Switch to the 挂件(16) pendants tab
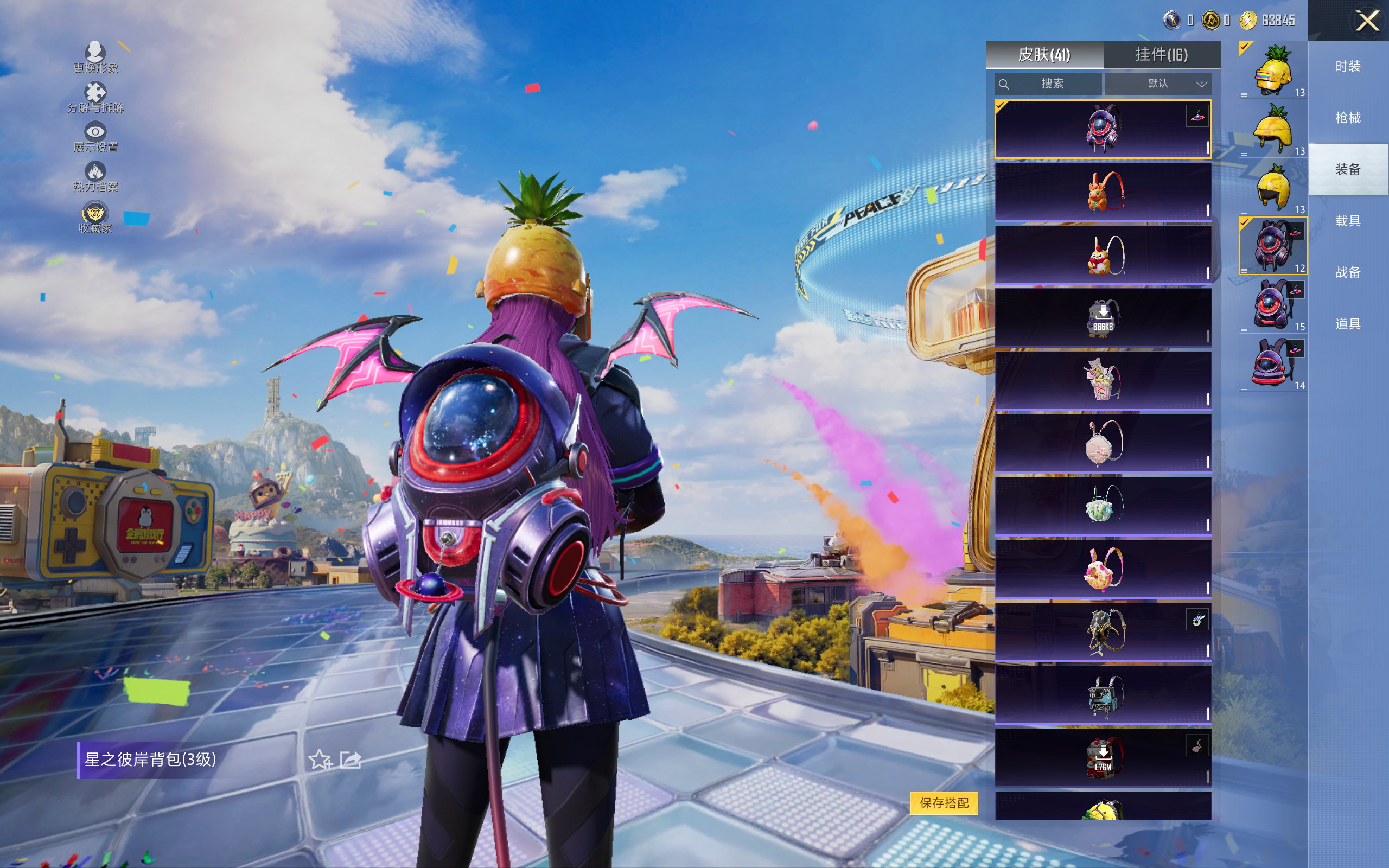The width and height of the screenshot is (1389, 868). coord(1161,55)
